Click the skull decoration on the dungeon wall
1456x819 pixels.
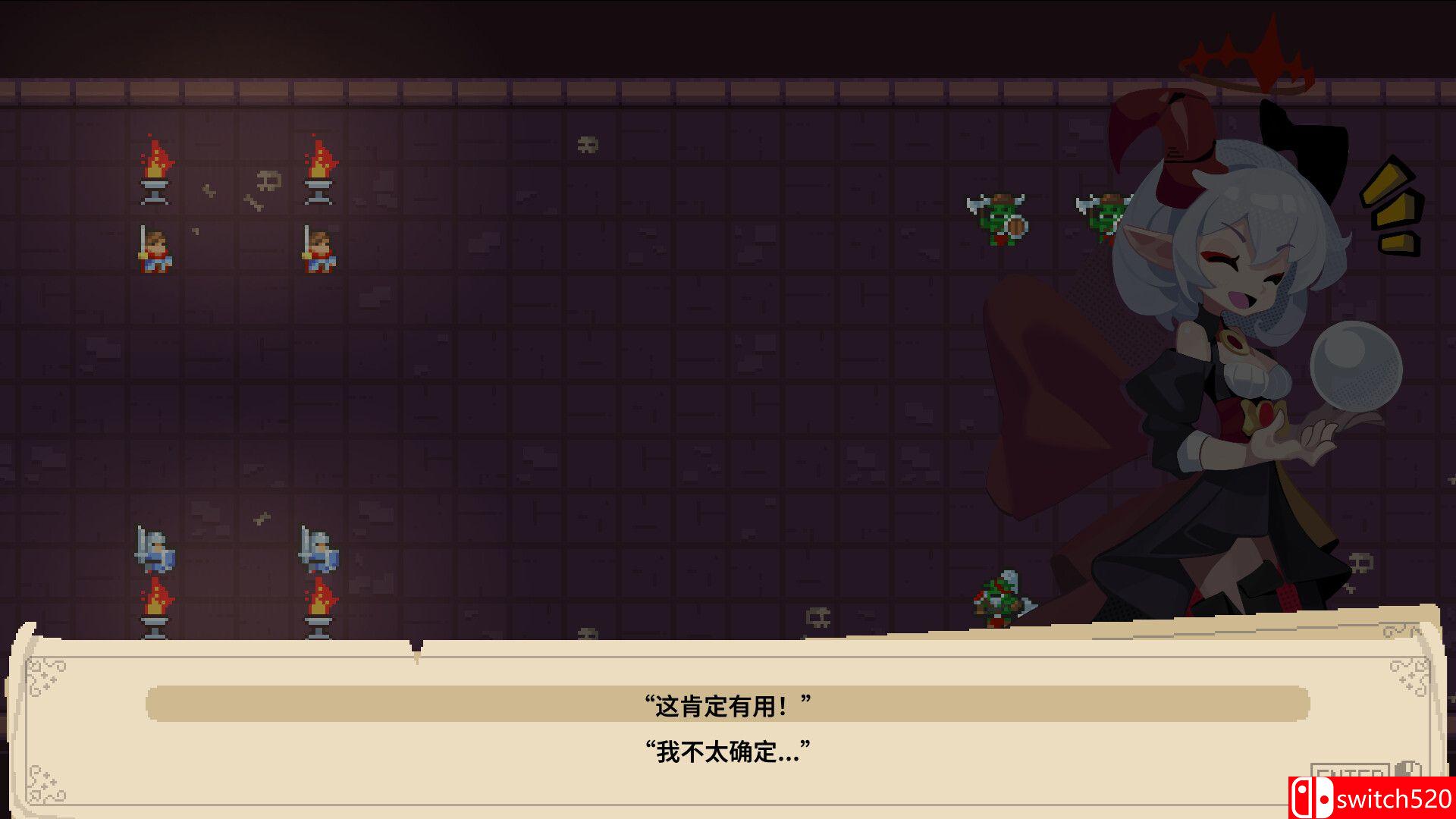588,143
